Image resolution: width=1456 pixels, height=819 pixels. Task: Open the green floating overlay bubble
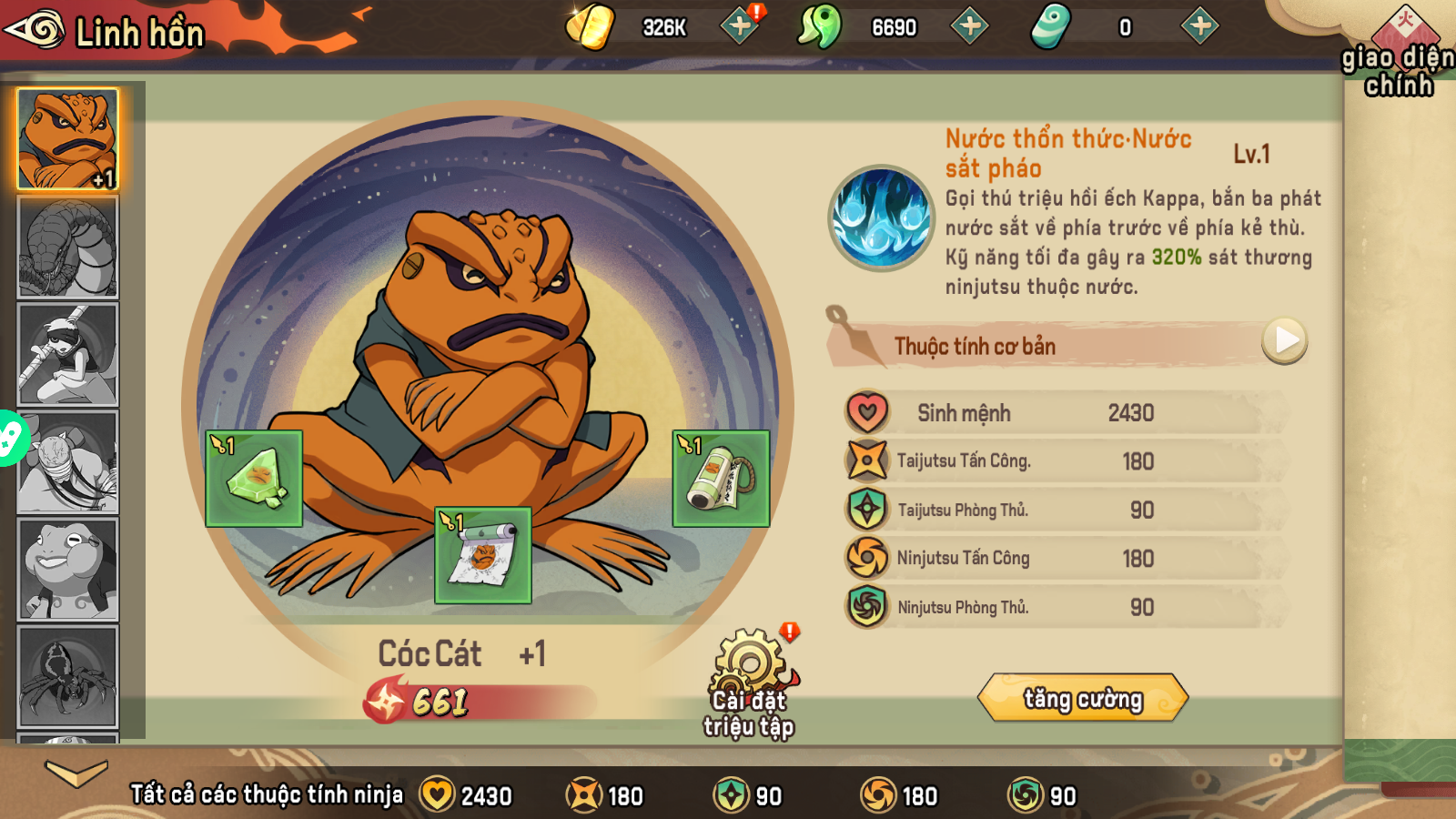tap(11, 439)
